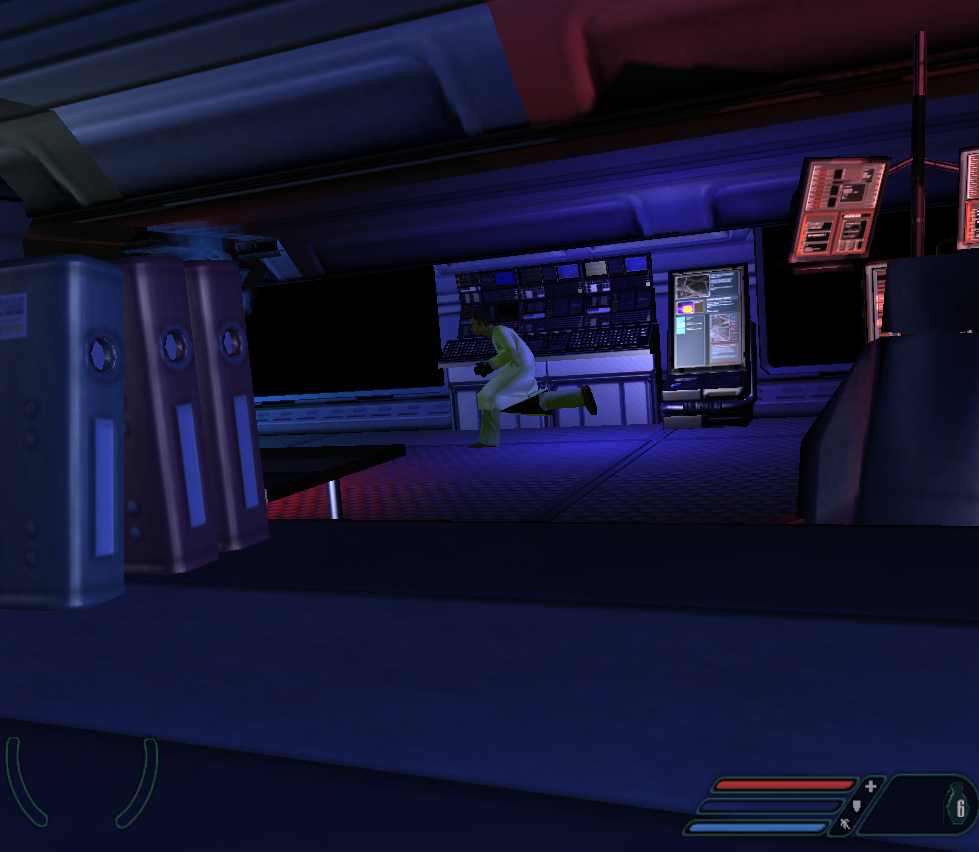Click the curved radar display
The width and height of the screenshot is (979, 852).
[x=82, y=782]
